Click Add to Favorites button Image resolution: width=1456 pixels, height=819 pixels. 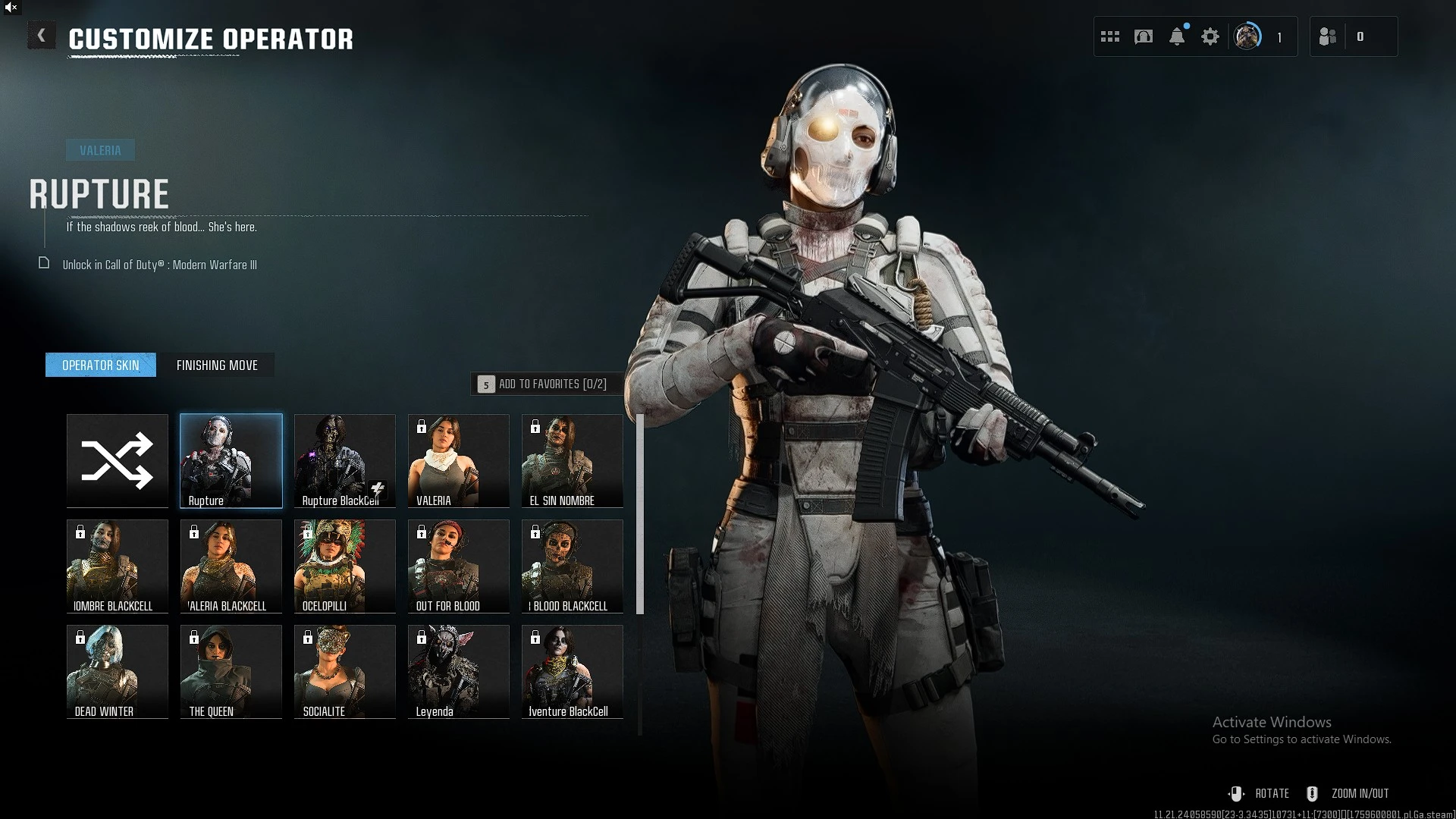(543, 384)
